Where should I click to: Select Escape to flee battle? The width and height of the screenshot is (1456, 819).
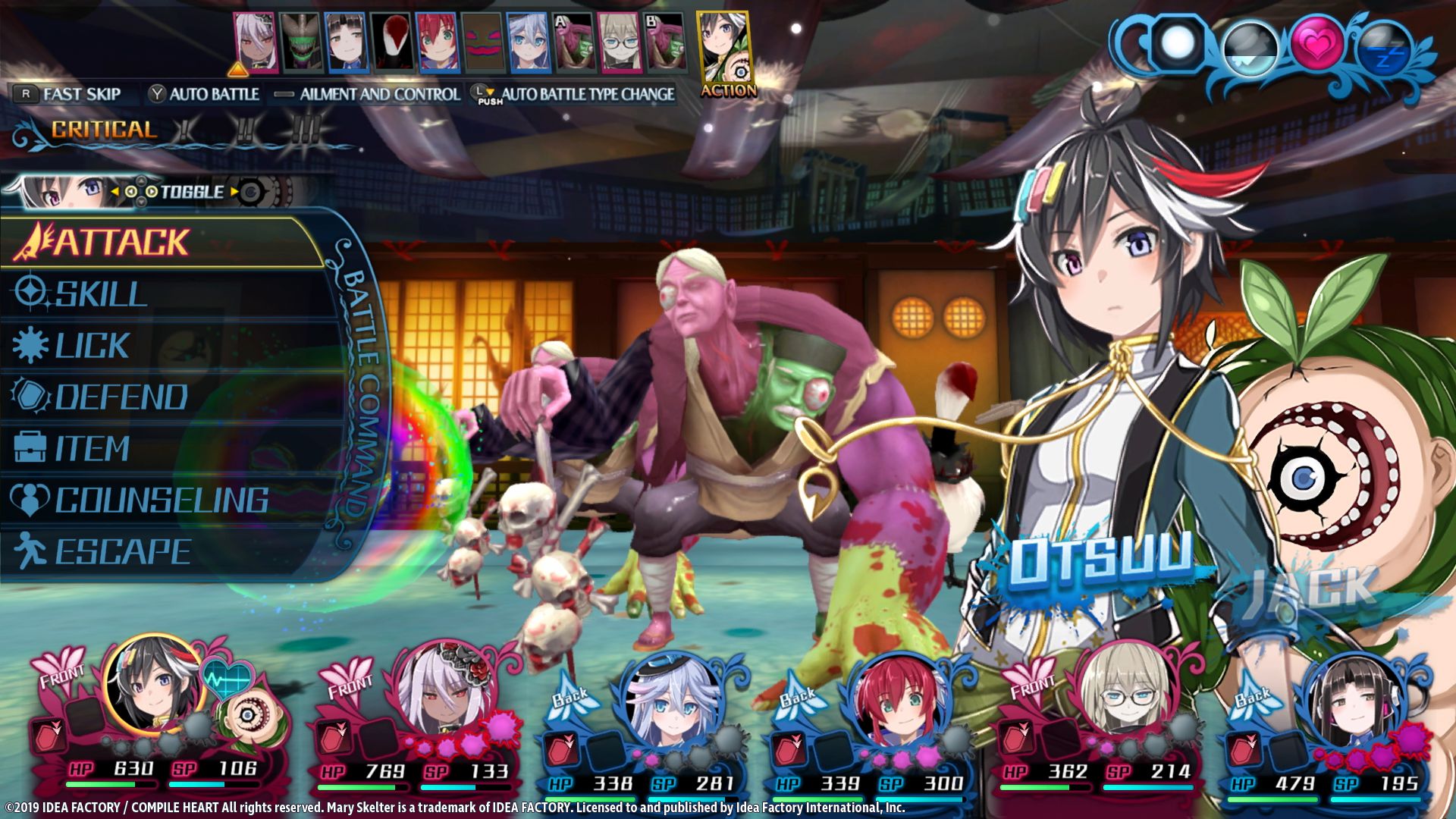123,552
